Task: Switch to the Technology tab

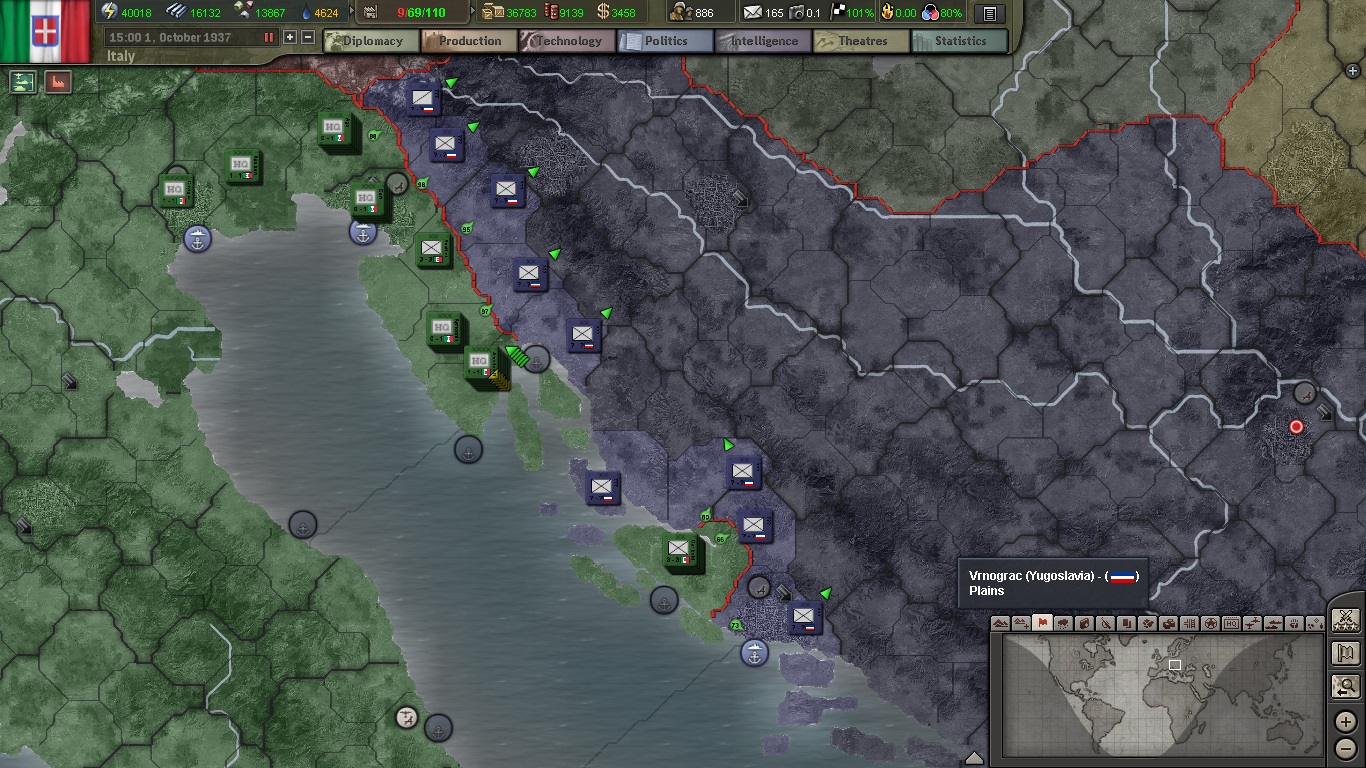Action: [x=566, y=41]
